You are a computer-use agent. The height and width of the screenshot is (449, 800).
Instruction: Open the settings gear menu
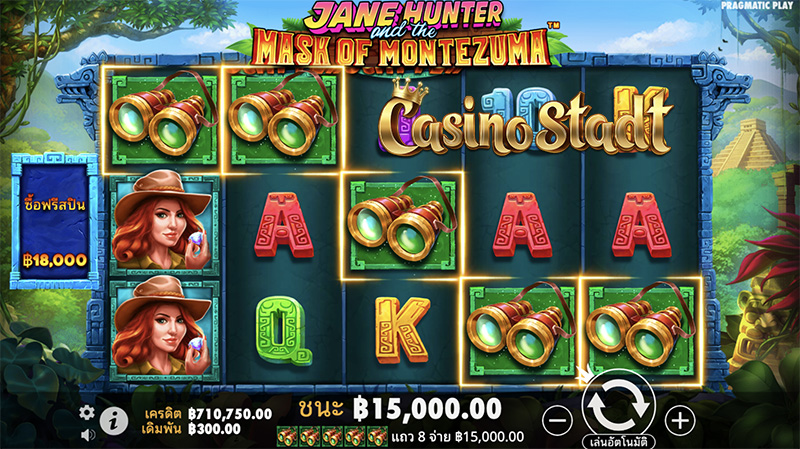(x=87, y=412)
